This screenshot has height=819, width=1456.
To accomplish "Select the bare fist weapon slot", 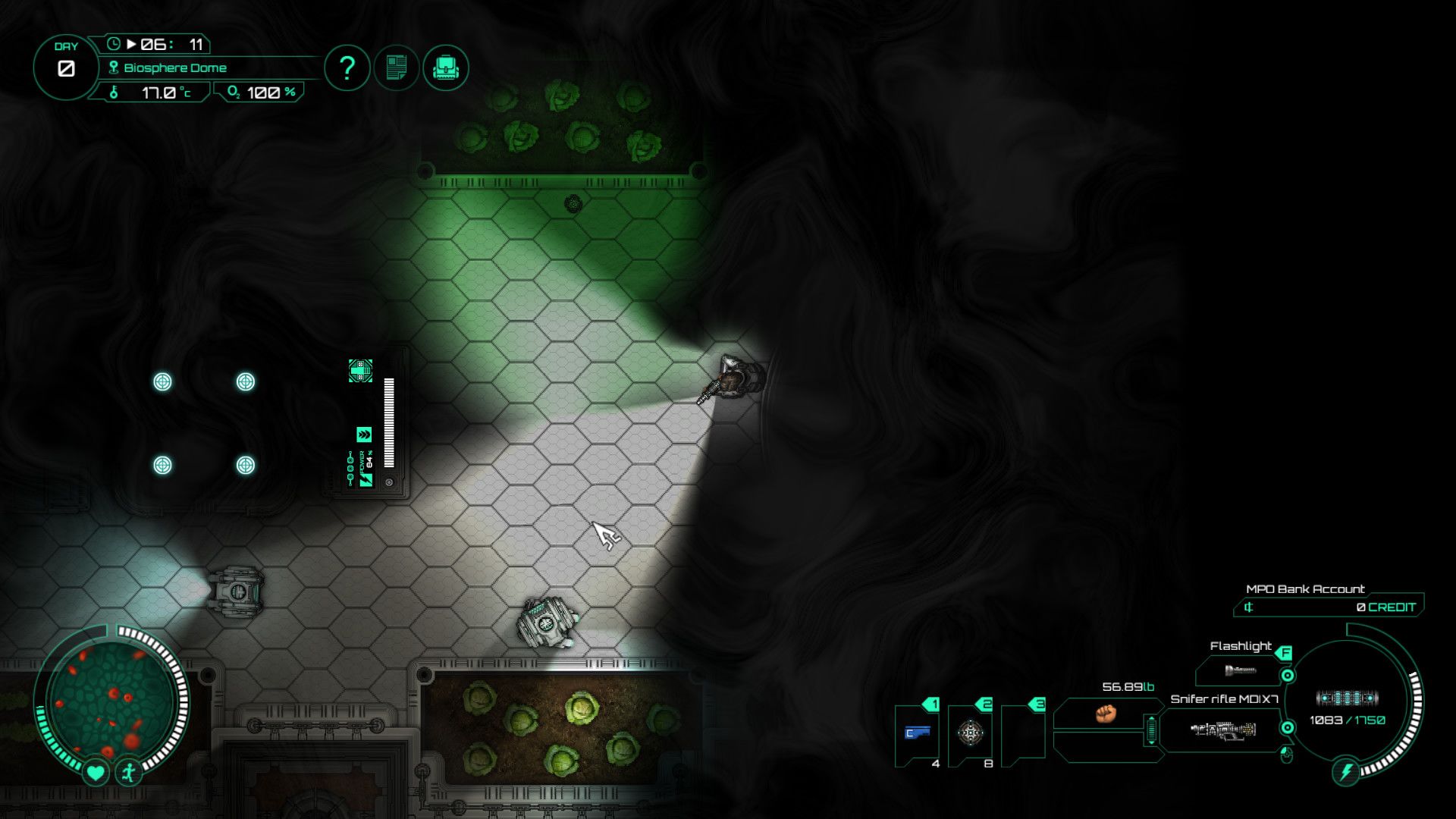I will pos(1106,714).
